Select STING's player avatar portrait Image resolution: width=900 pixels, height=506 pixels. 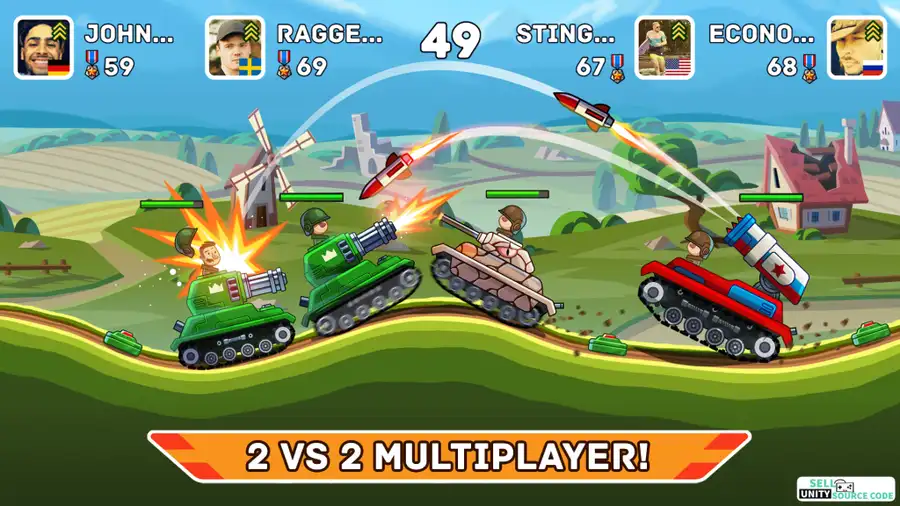[664, 48]
